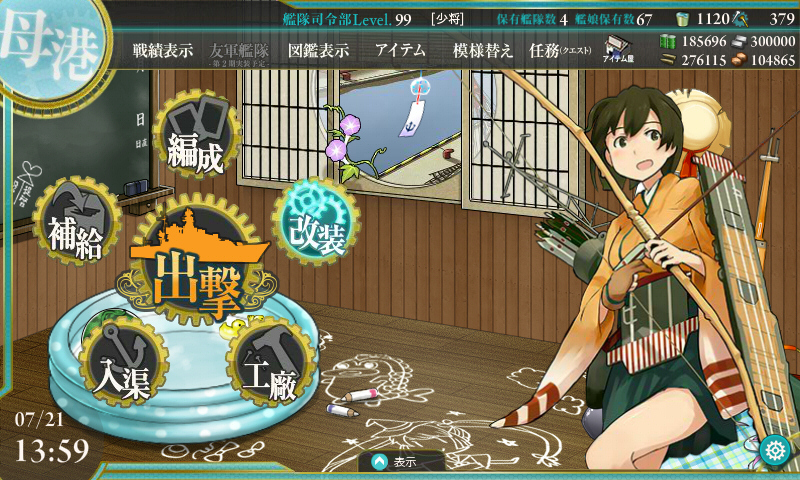
Task: Open the アイテム item menu
Action: [x=400, y=51]
